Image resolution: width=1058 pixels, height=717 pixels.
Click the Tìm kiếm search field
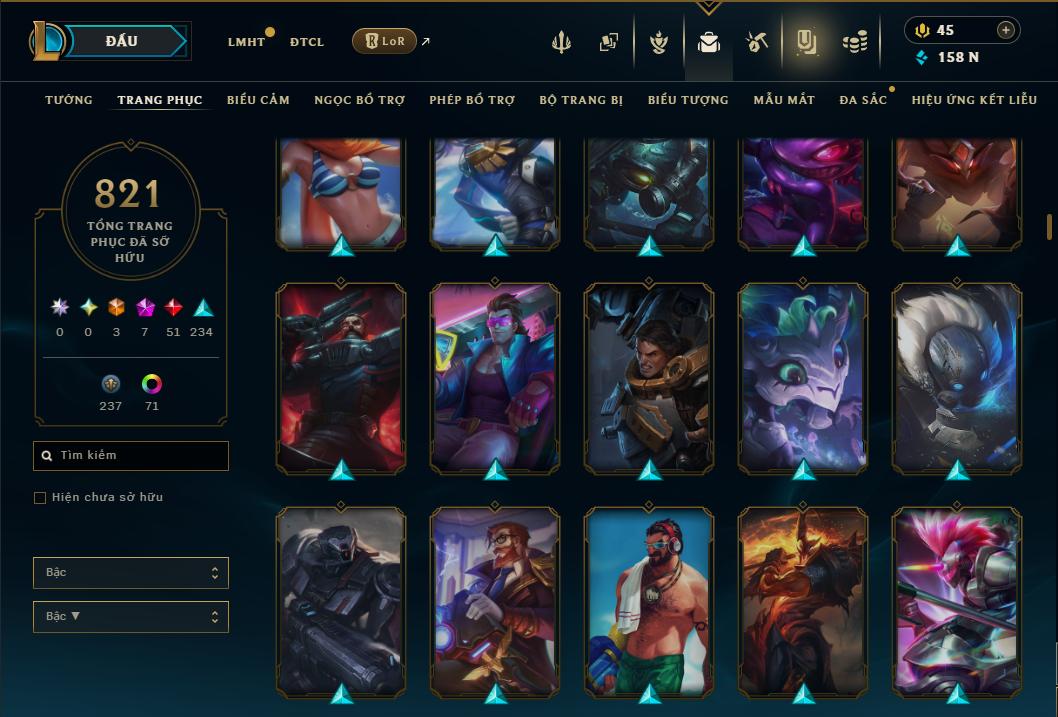pos(131,456)
